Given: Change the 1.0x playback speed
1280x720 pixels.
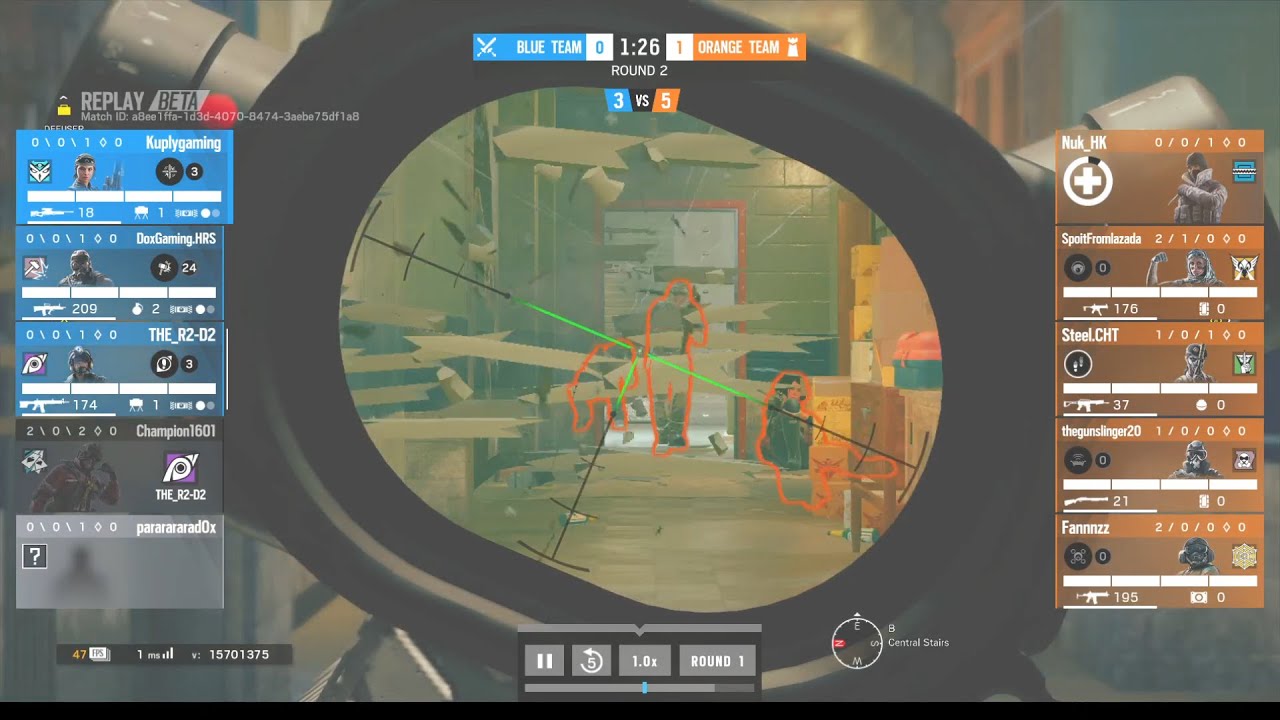Looking at the screenshot, I should pyautogui.click(x=644, y=661).
